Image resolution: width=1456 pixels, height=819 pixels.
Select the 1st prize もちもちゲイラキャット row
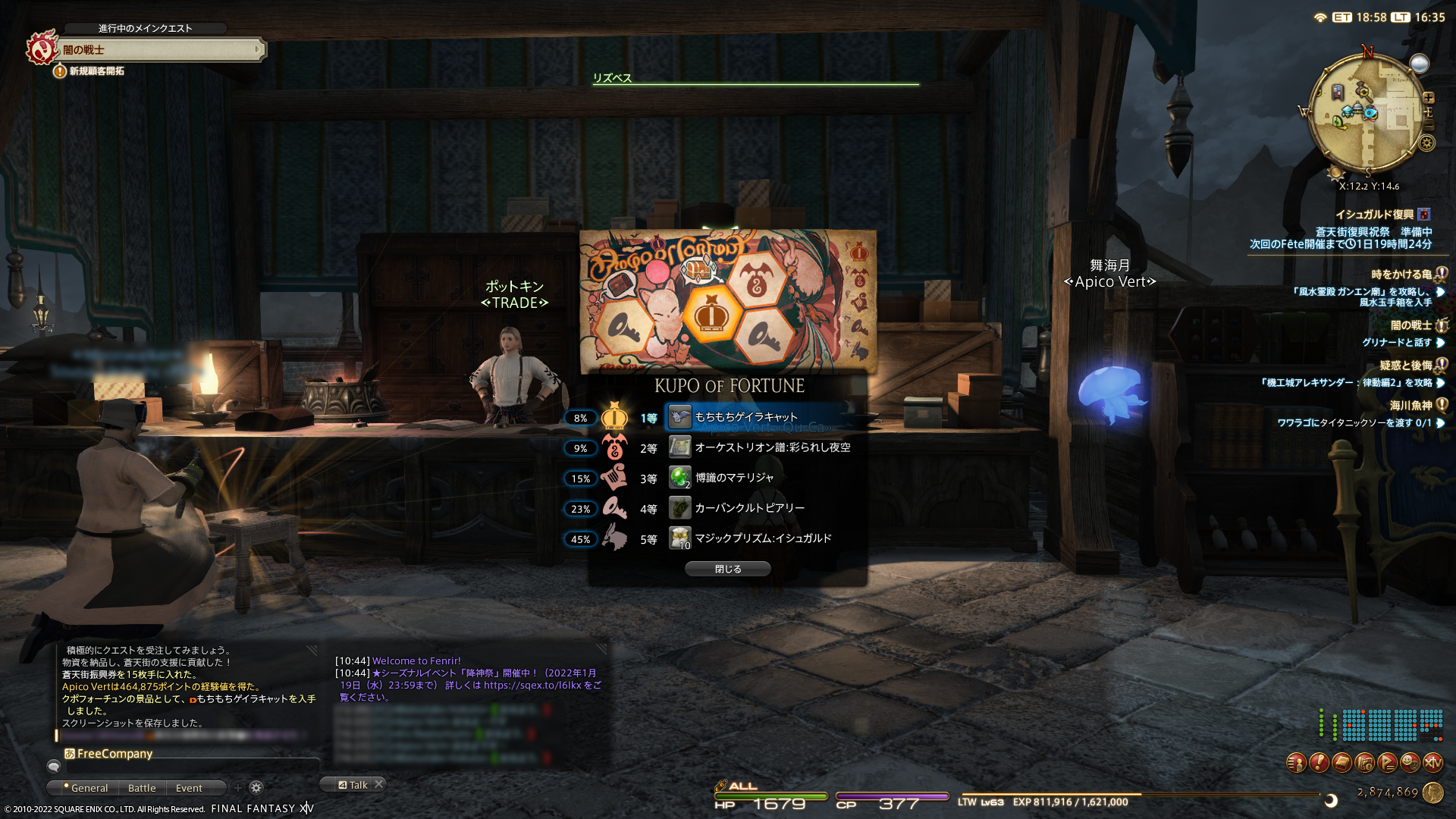747,417
